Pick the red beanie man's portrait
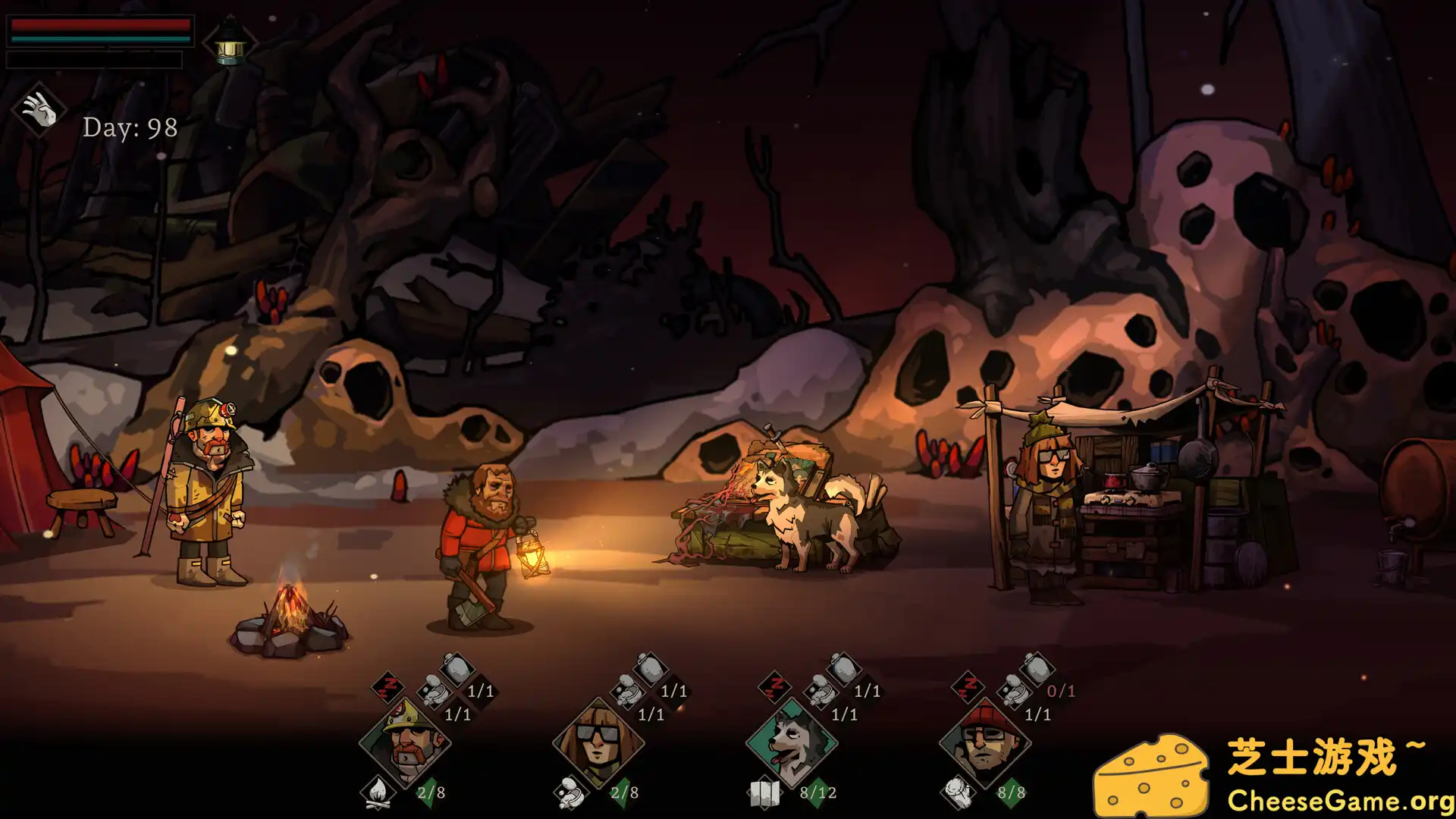Screen dimensions: 1456x819 coord(985,742)
